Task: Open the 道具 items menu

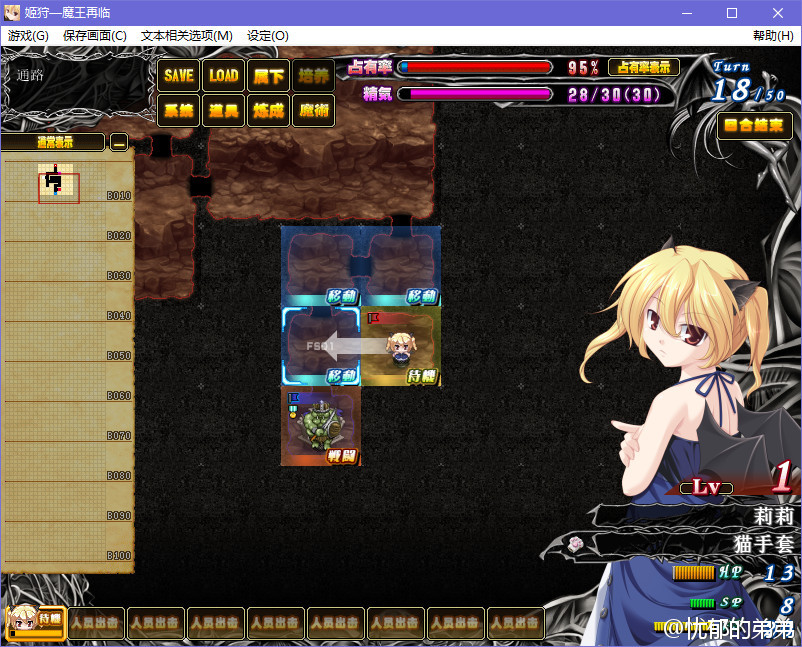Action: tap(224, 110)
